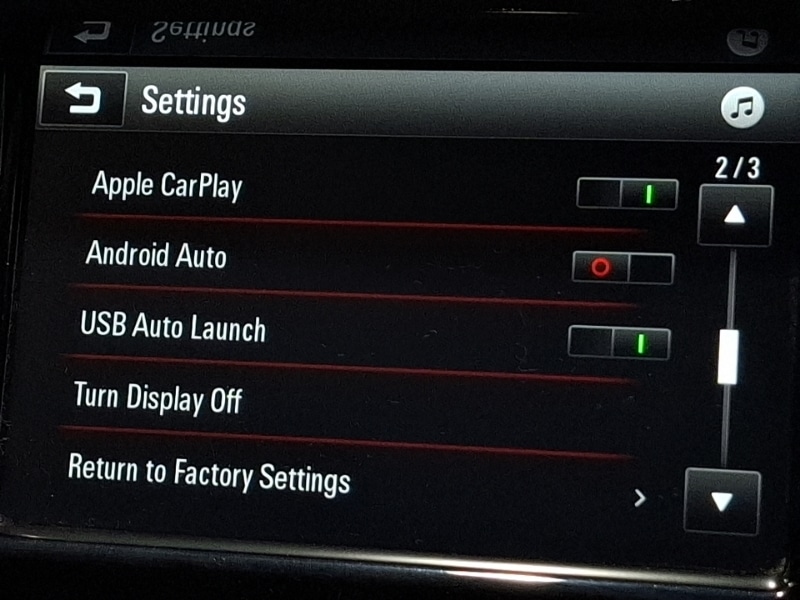Toggle the USB Auto Launch switch
Viewport: 800px width, 600px height.
(619, 343)
